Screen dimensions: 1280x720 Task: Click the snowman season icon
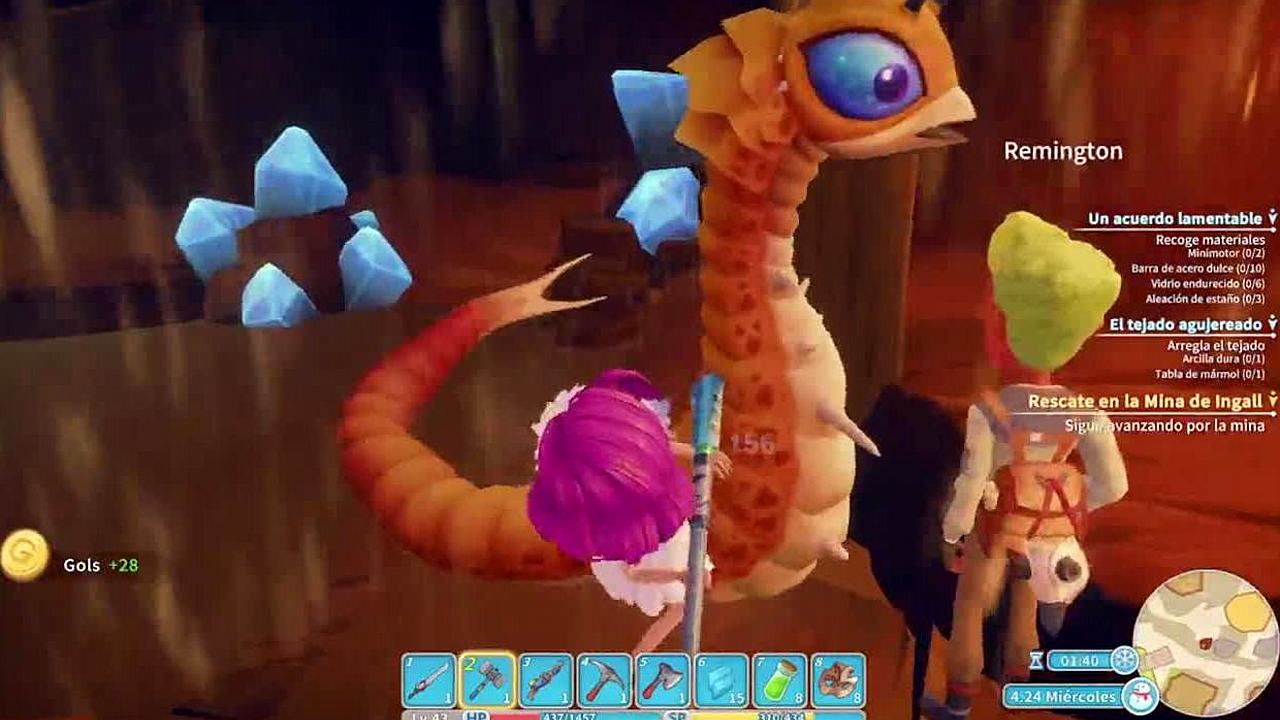1139,695
